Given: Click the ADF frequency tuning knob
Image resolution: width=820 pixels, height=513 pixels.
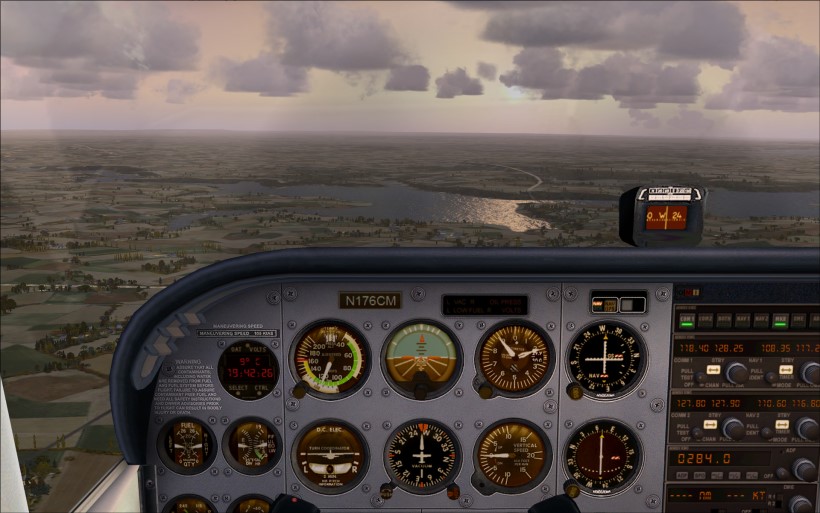Looking at the screenshot, I should click(803, 468).
